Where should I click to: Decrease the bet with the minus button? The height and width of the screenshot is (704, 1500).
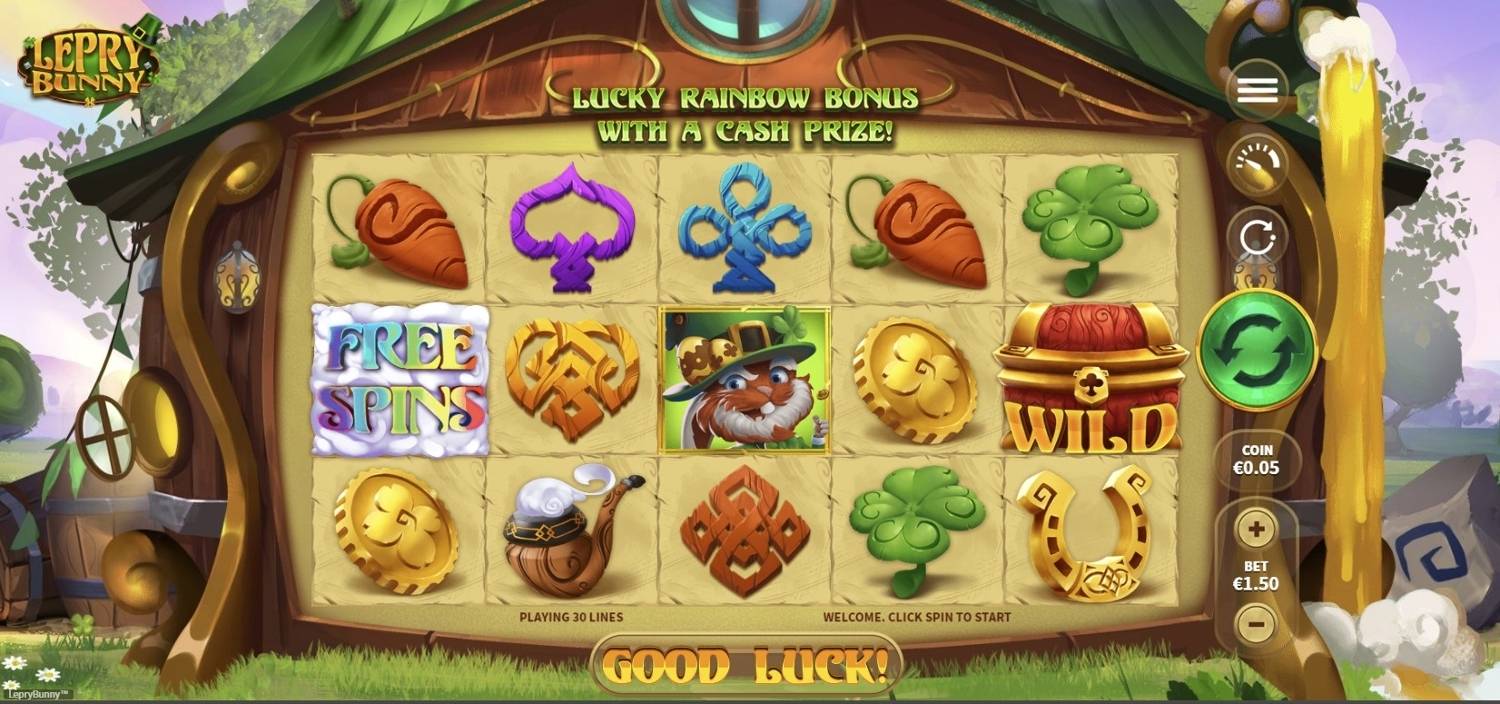pos(1256,624)
